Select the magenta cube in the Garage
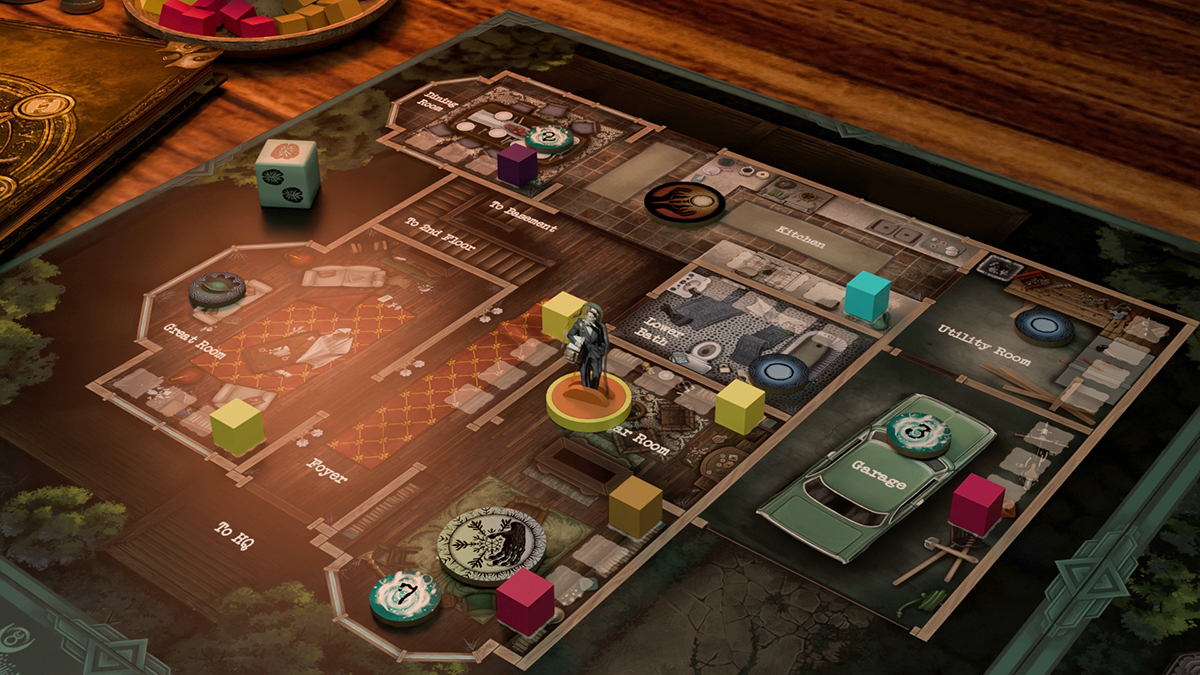This screenshot has height=675, width=1200. [976, 504]
